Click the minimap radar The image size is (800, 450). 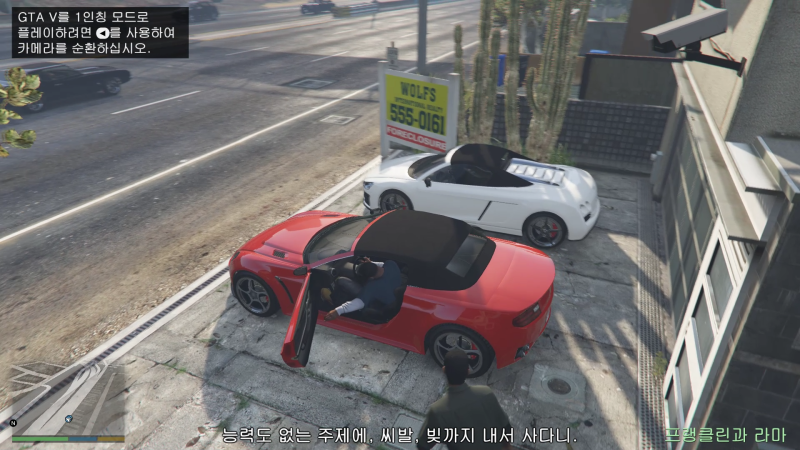point(68,397)
